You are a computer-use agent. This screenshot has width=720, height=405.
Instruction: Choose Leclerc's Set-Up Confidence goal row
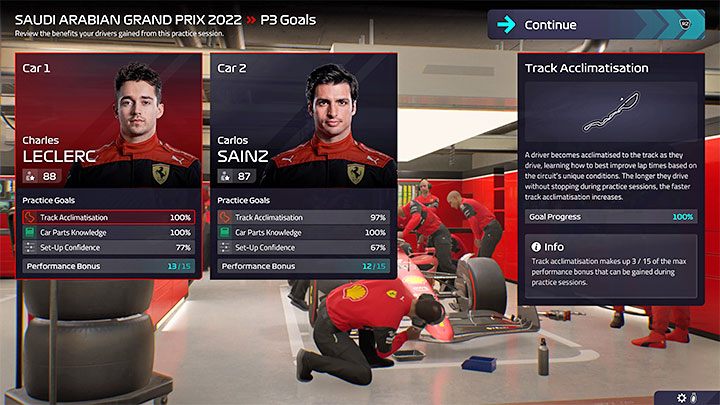108,246
